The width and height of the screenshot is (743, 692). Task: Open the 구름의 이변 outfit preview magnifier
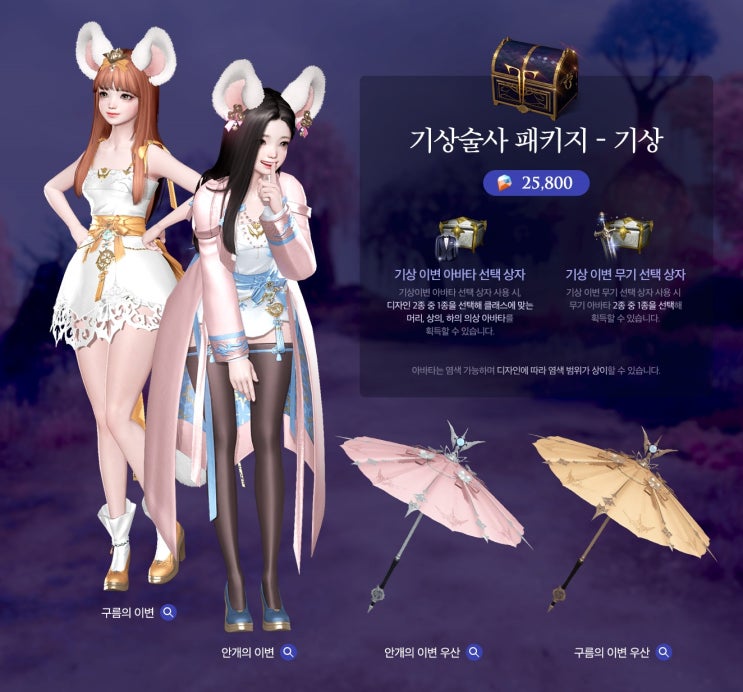pos(169,612)
